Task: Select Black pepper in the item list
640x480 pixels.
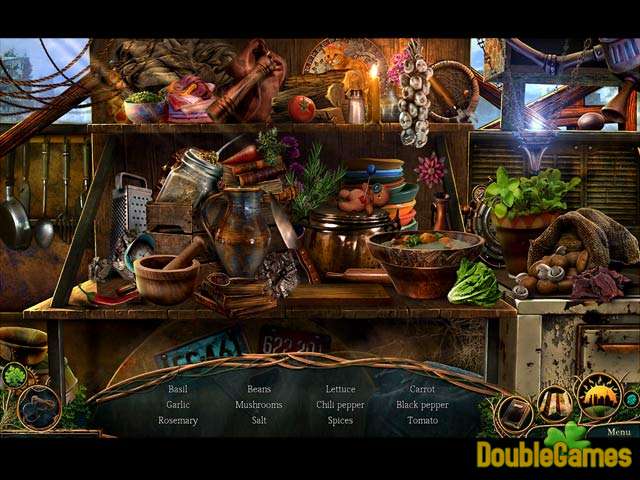Action: pyautogui.click(x=422, y=405)
